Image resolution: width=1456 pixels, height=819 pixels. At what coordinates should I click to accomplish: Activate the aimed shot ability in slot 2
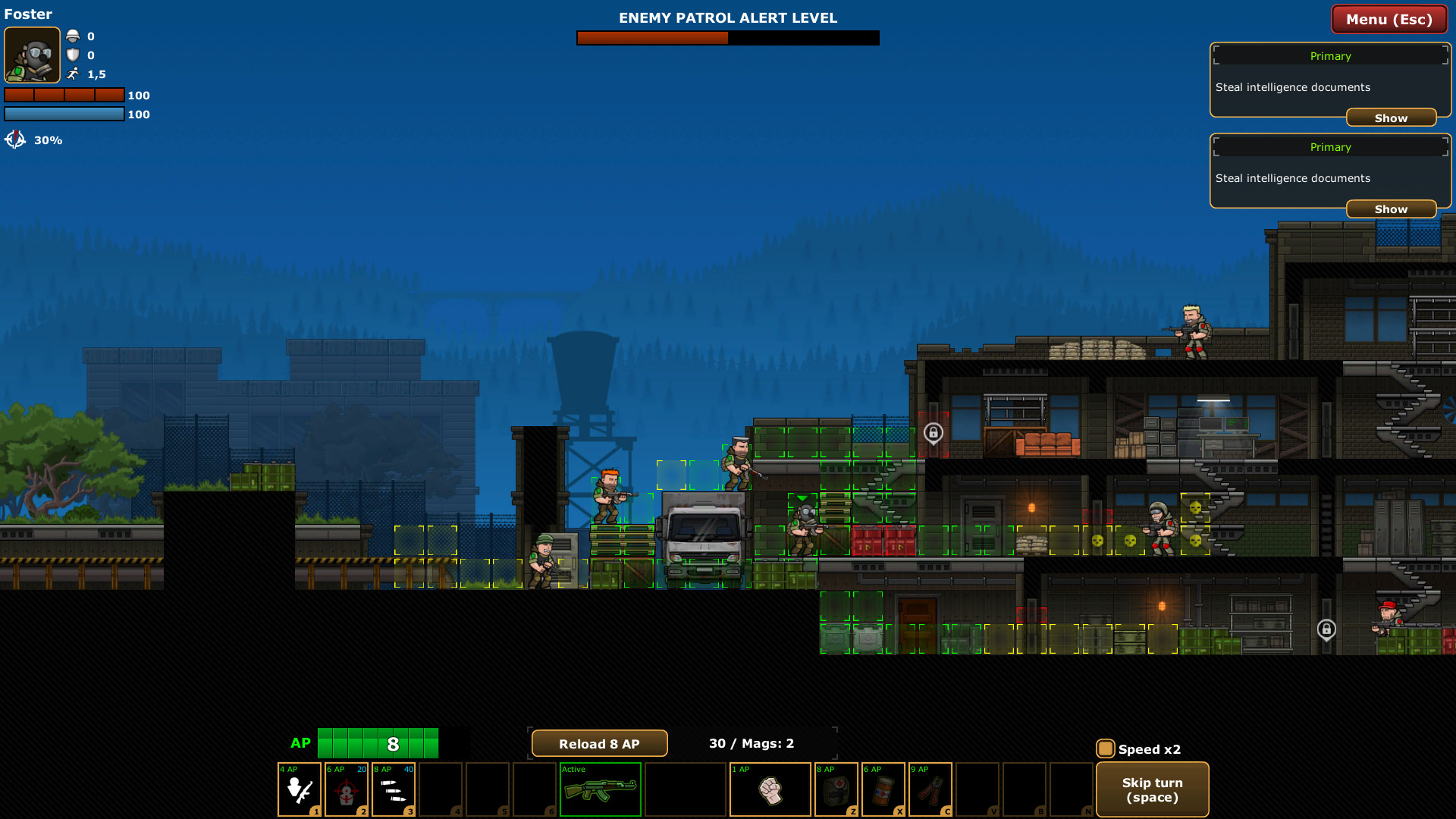[x=347, y=789]
